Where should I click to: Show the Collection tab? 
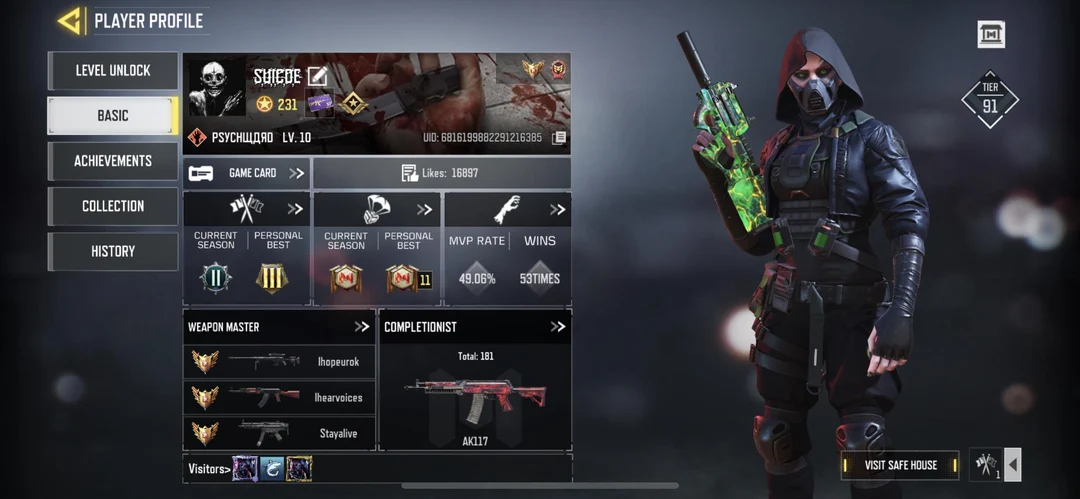click(x=113, y=206)
